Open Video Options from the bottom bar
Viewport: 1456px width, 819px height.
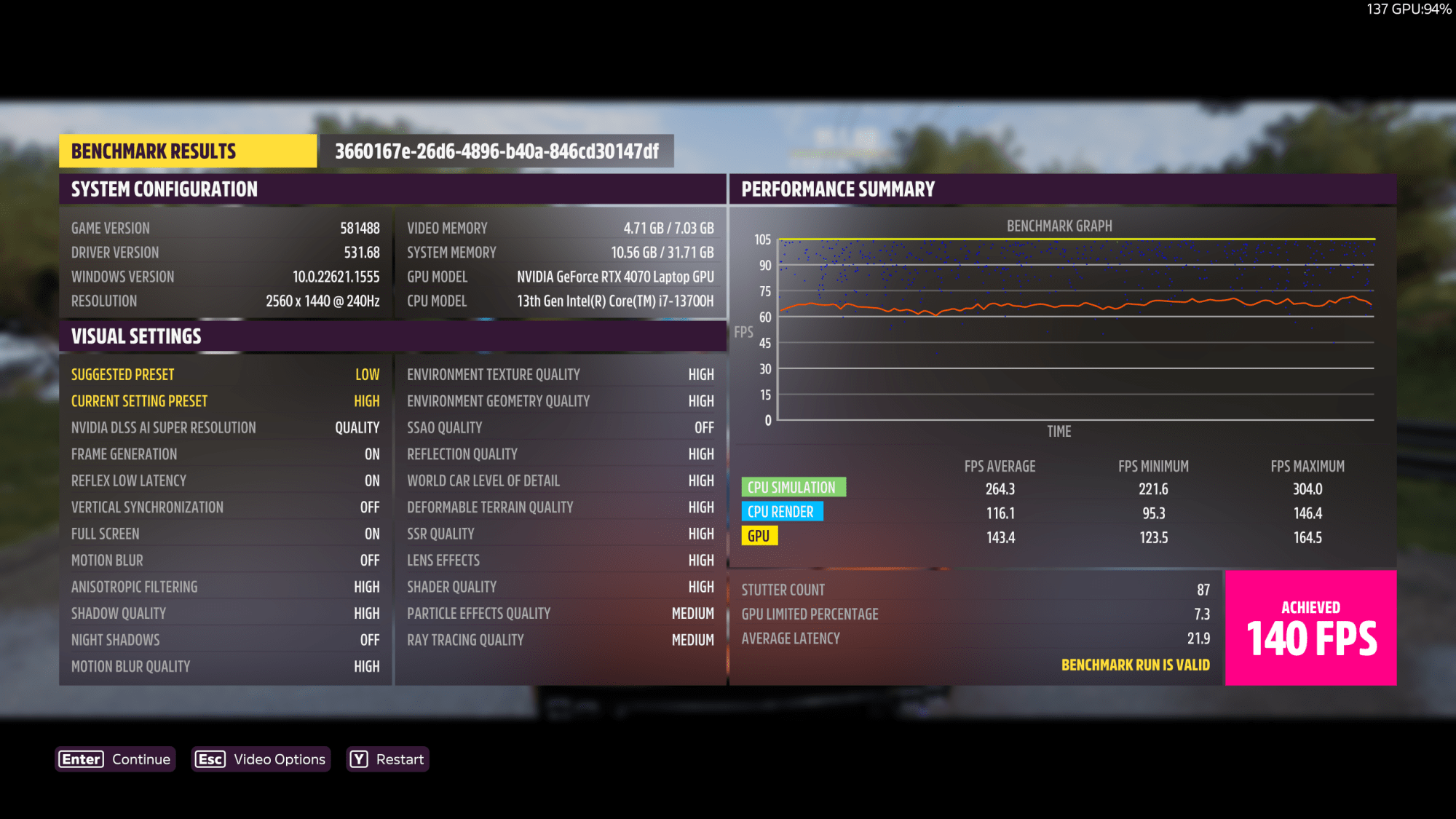[x=261, y=759]
